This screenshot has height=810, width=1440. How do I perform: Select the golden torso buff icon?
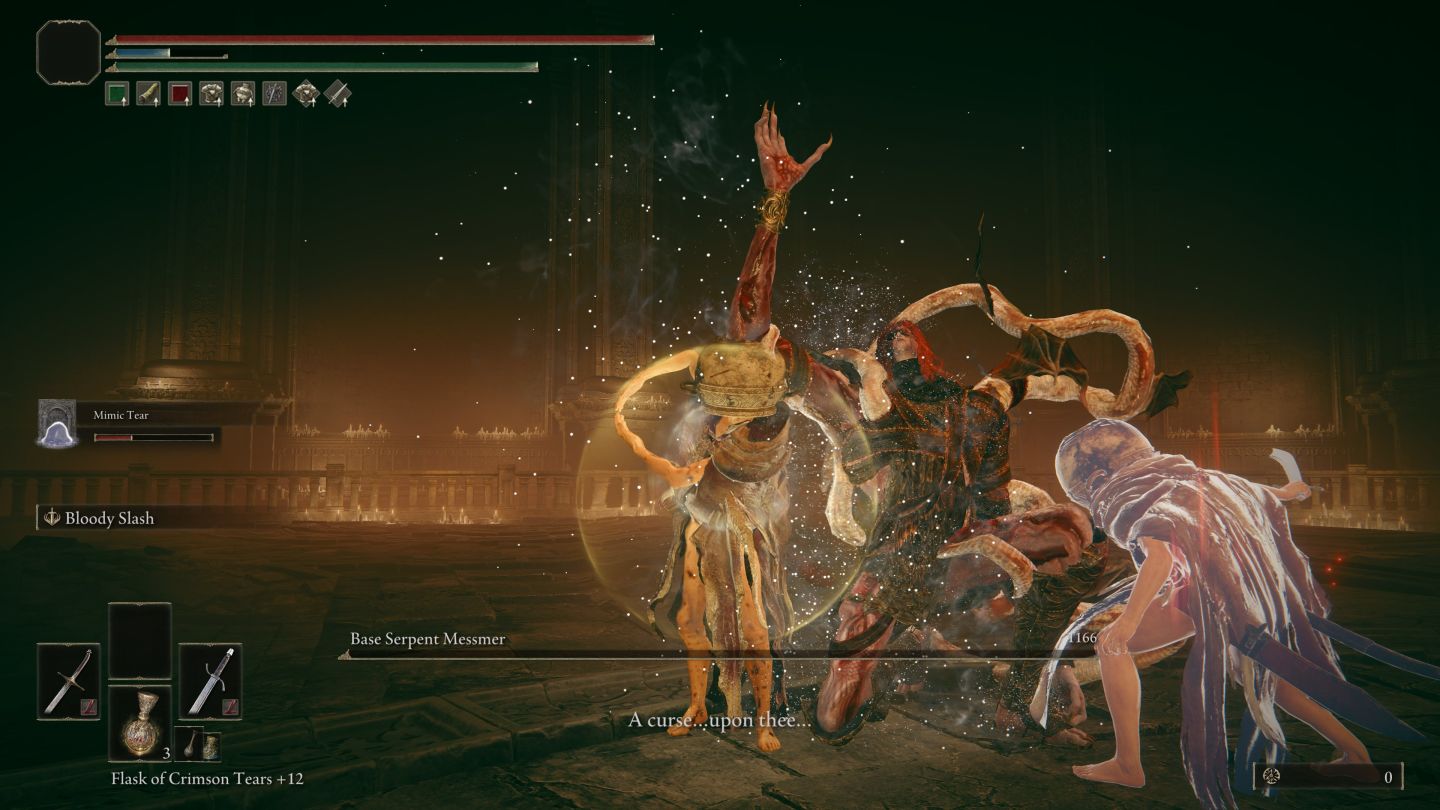coord(242,94)
